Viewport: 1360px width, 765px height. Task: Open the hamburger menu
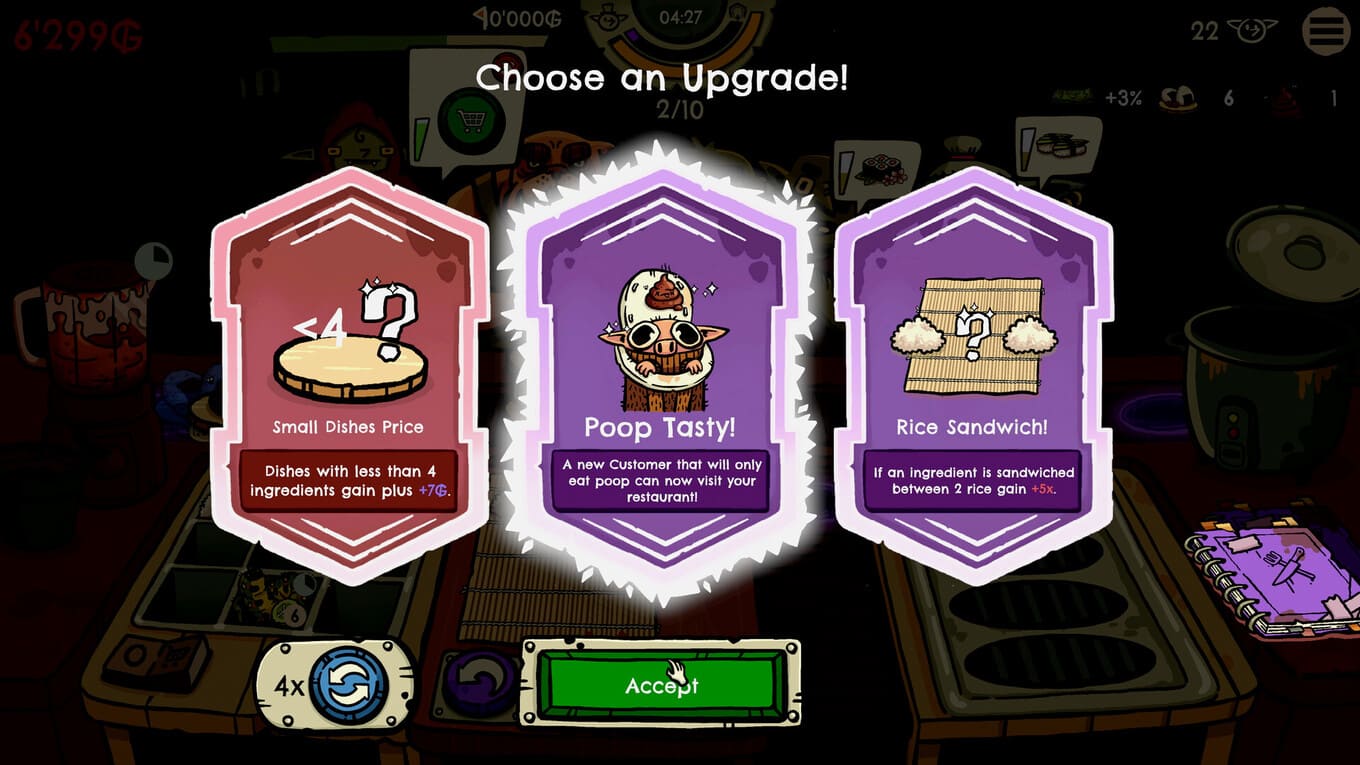[1325, 31]
